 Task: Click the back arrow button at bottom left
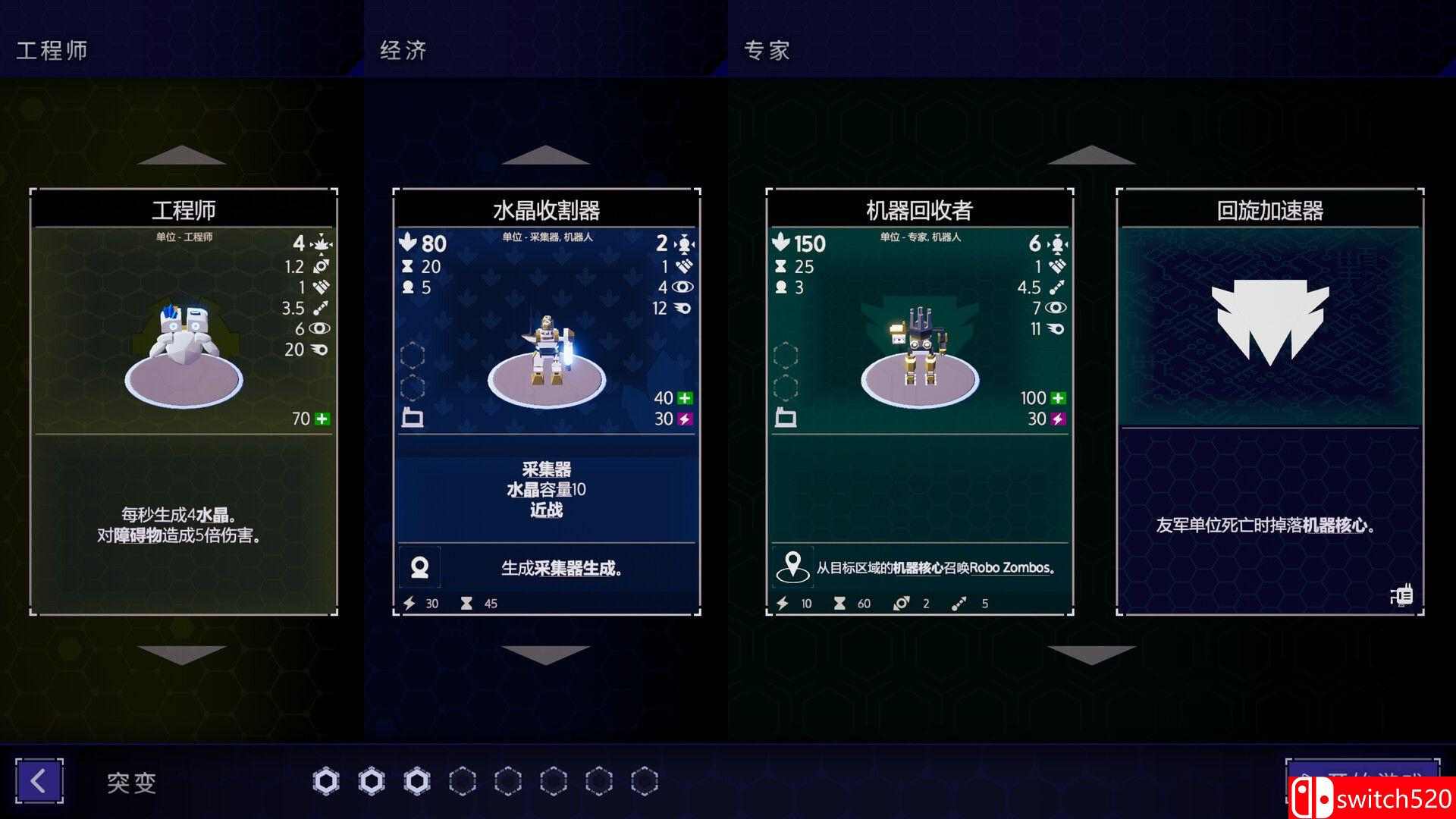pos(39,781)
